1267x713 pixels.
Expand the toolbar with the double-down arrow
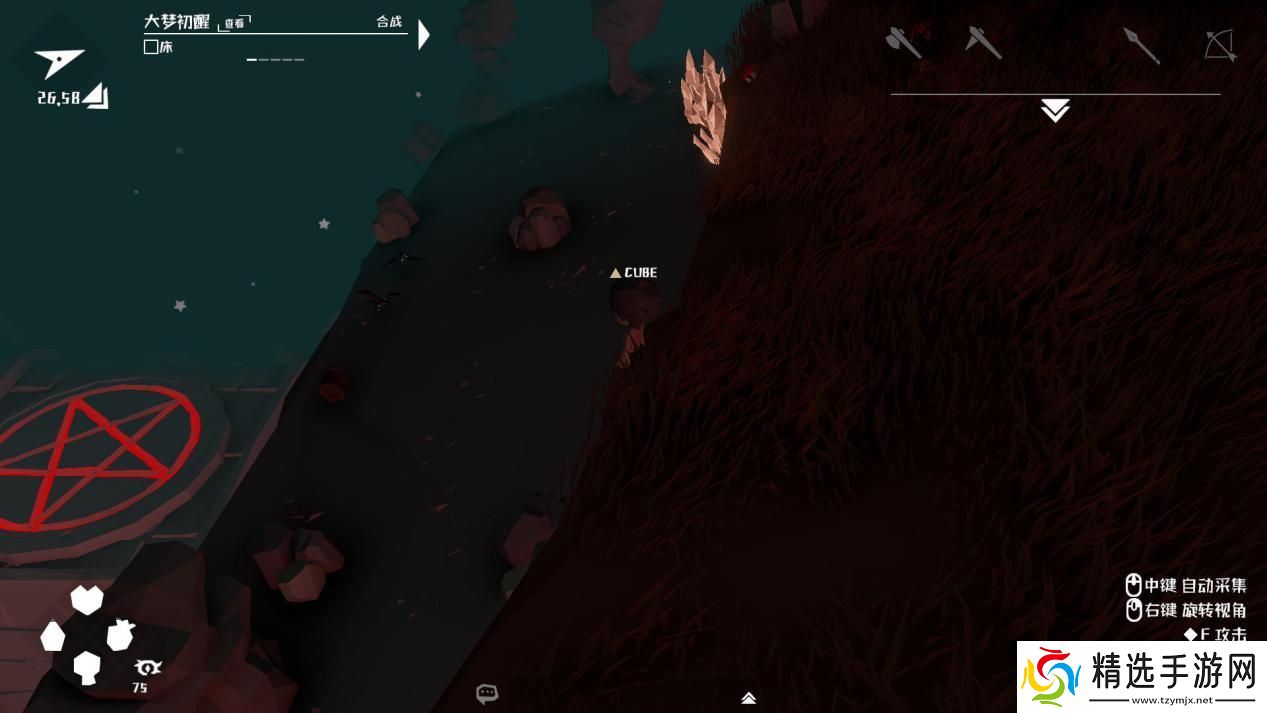coord(1055,111)
